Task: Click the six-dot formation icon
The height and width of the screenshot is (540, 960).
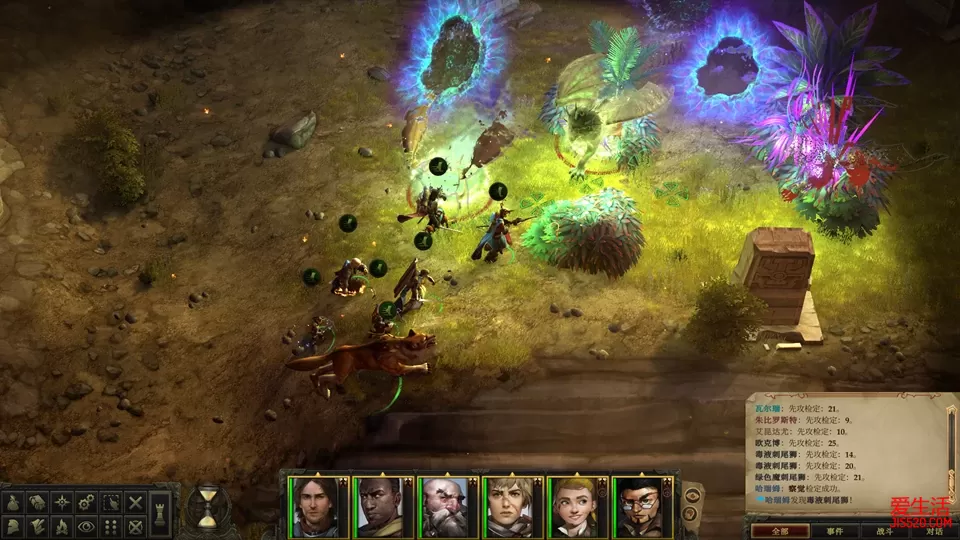Action: (112, 525)
